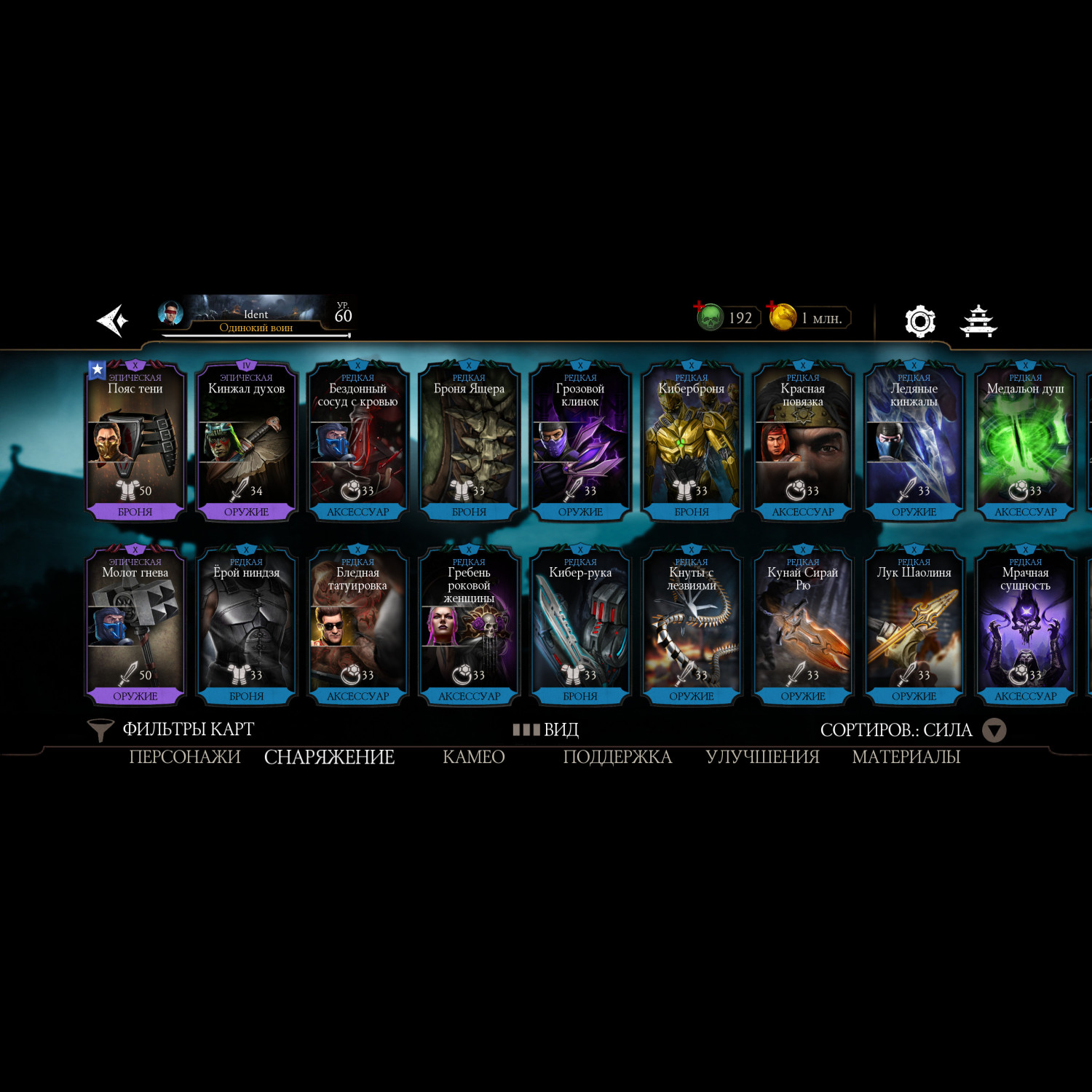Select the Медальон душ accessory card
This screenshot has height=1092, width=1092.
coord(1025,441)
